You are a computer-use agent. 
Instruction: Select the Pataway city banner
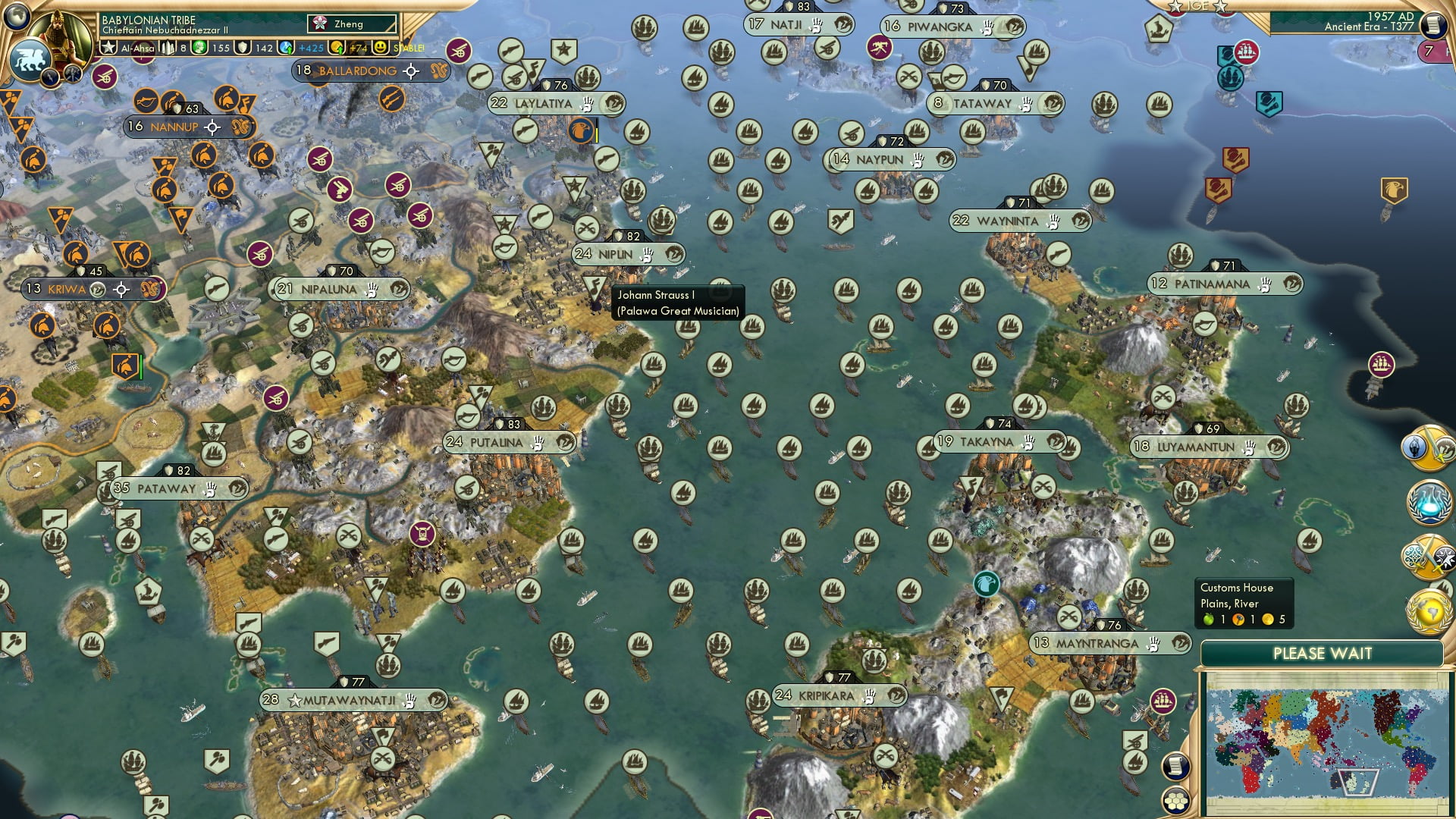[166, 488]
